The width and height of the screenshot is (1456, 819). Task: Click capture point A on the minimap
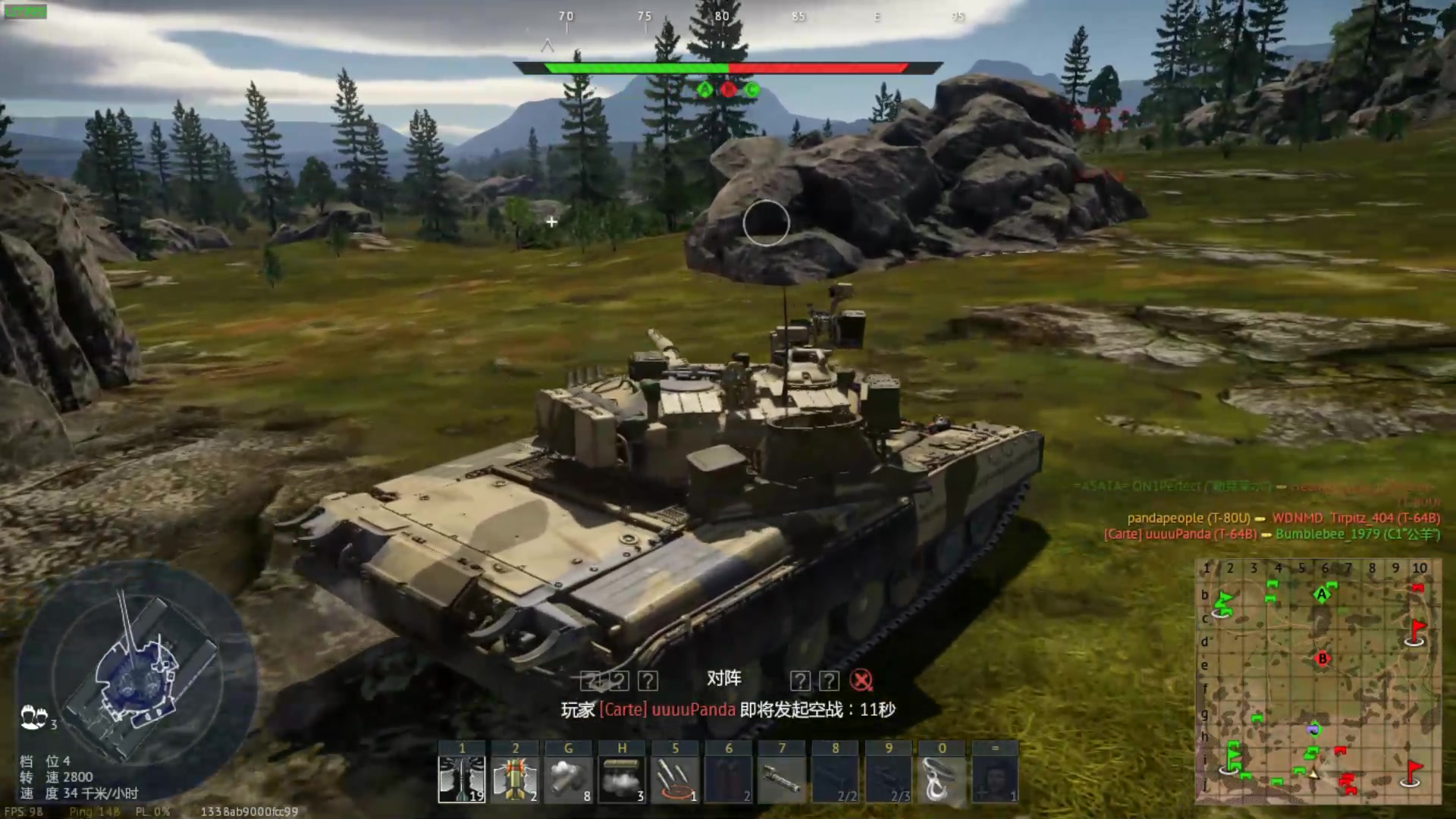pyautogui.click(x=1323, y=594)
